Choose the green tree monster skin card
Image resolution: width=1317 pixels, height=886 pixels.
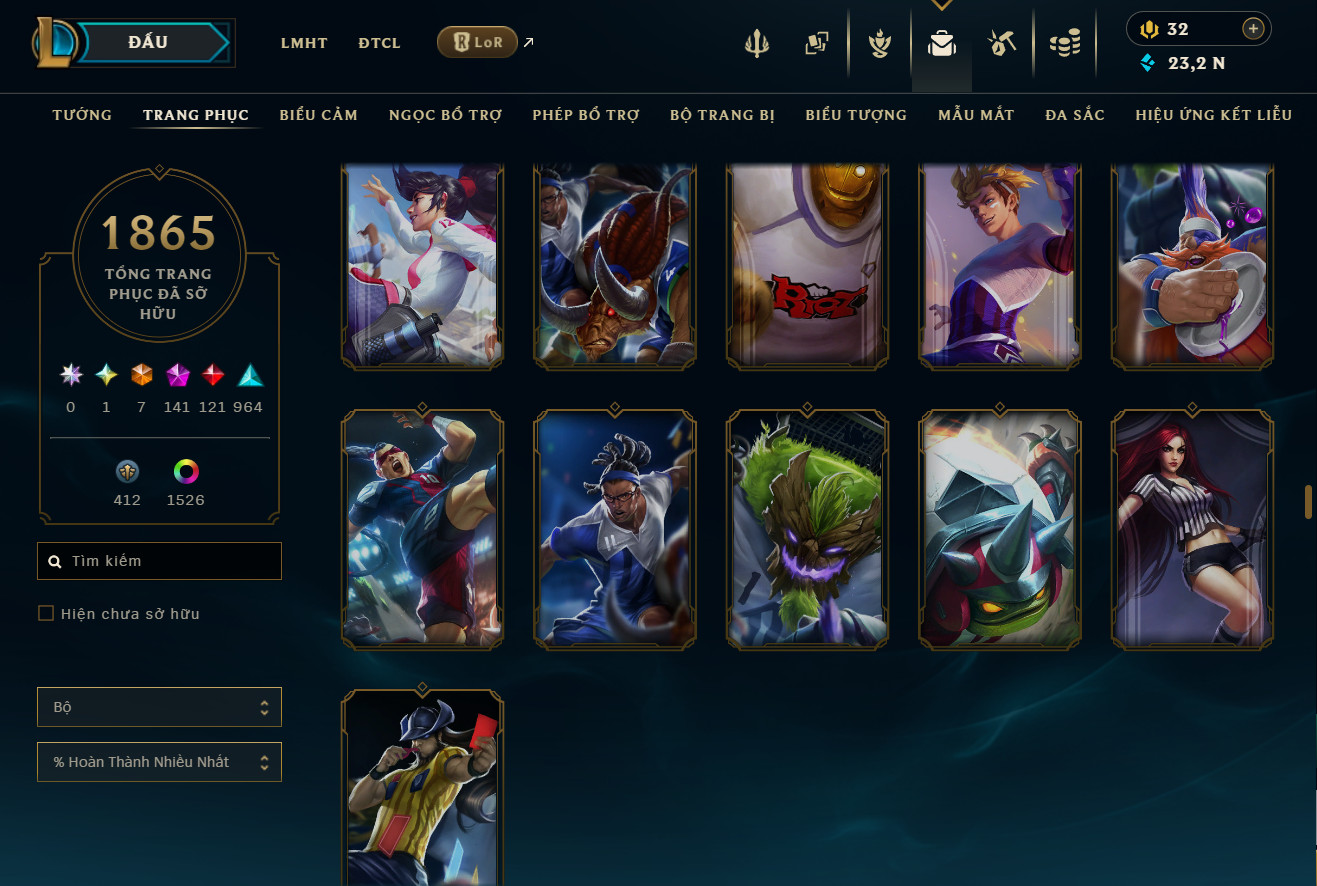[x=808, y=529]
